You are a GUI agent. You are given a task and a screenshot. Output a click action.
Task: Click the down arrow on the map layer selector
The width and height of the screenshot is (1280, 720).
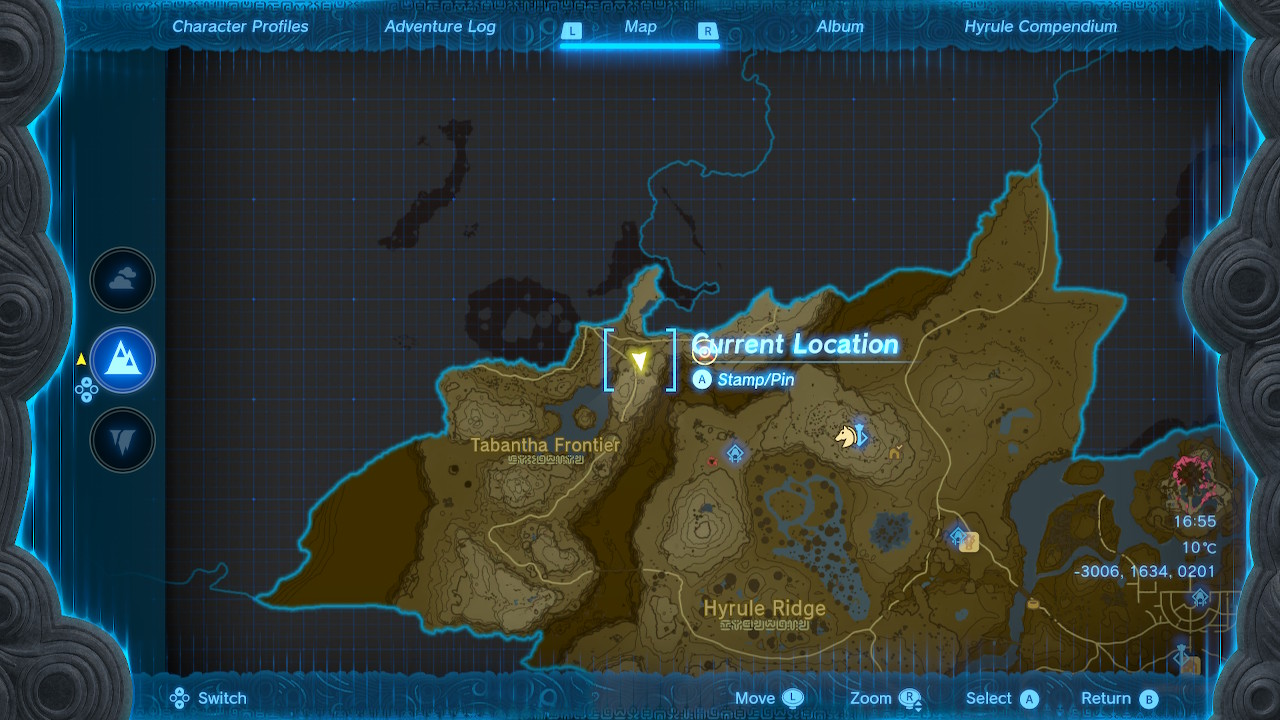pos(86,397)
